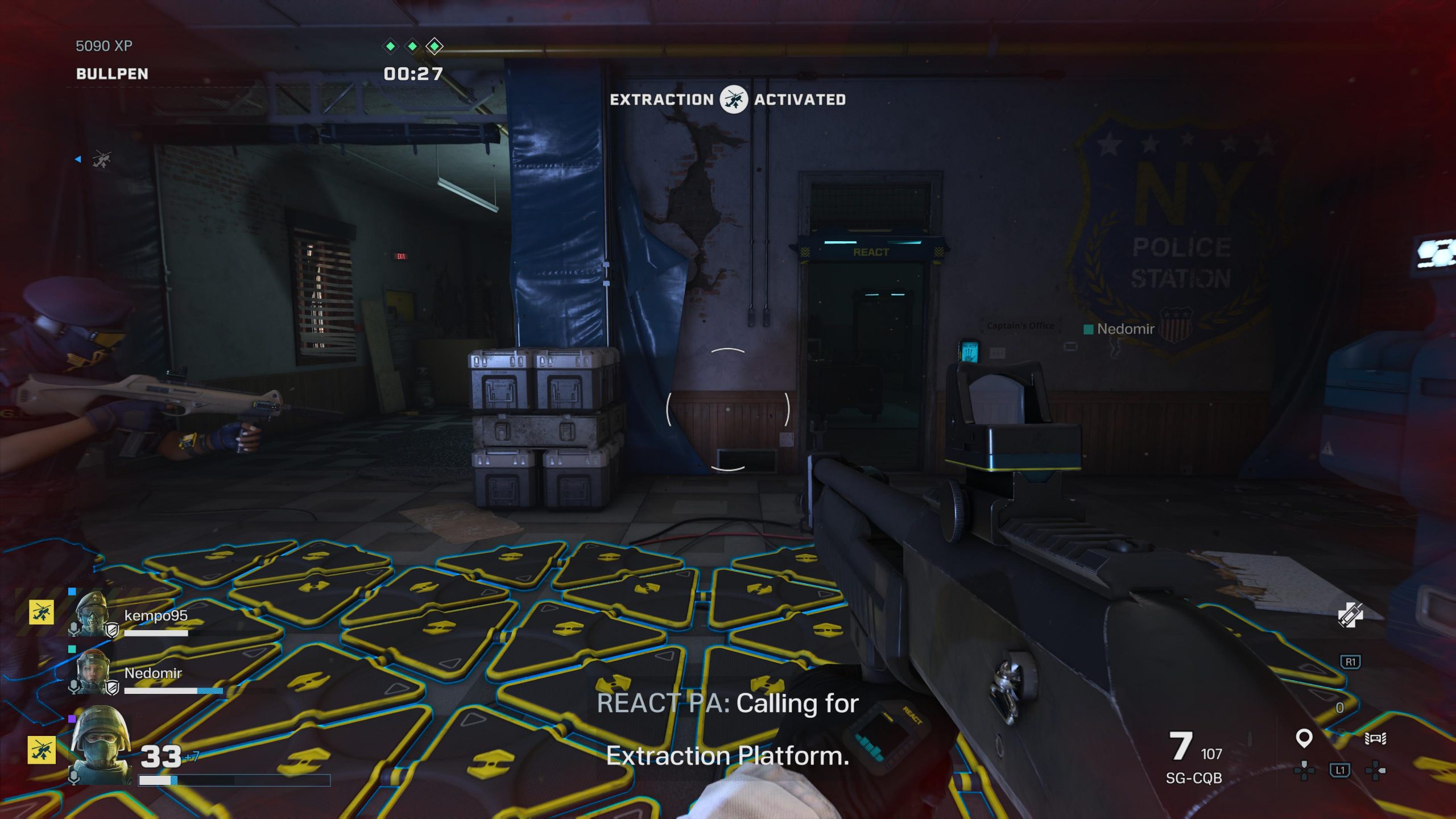Viewport: 1456px width, 819px height.
Task: Select kempo95's operator portrait
Action: (93, 613)
